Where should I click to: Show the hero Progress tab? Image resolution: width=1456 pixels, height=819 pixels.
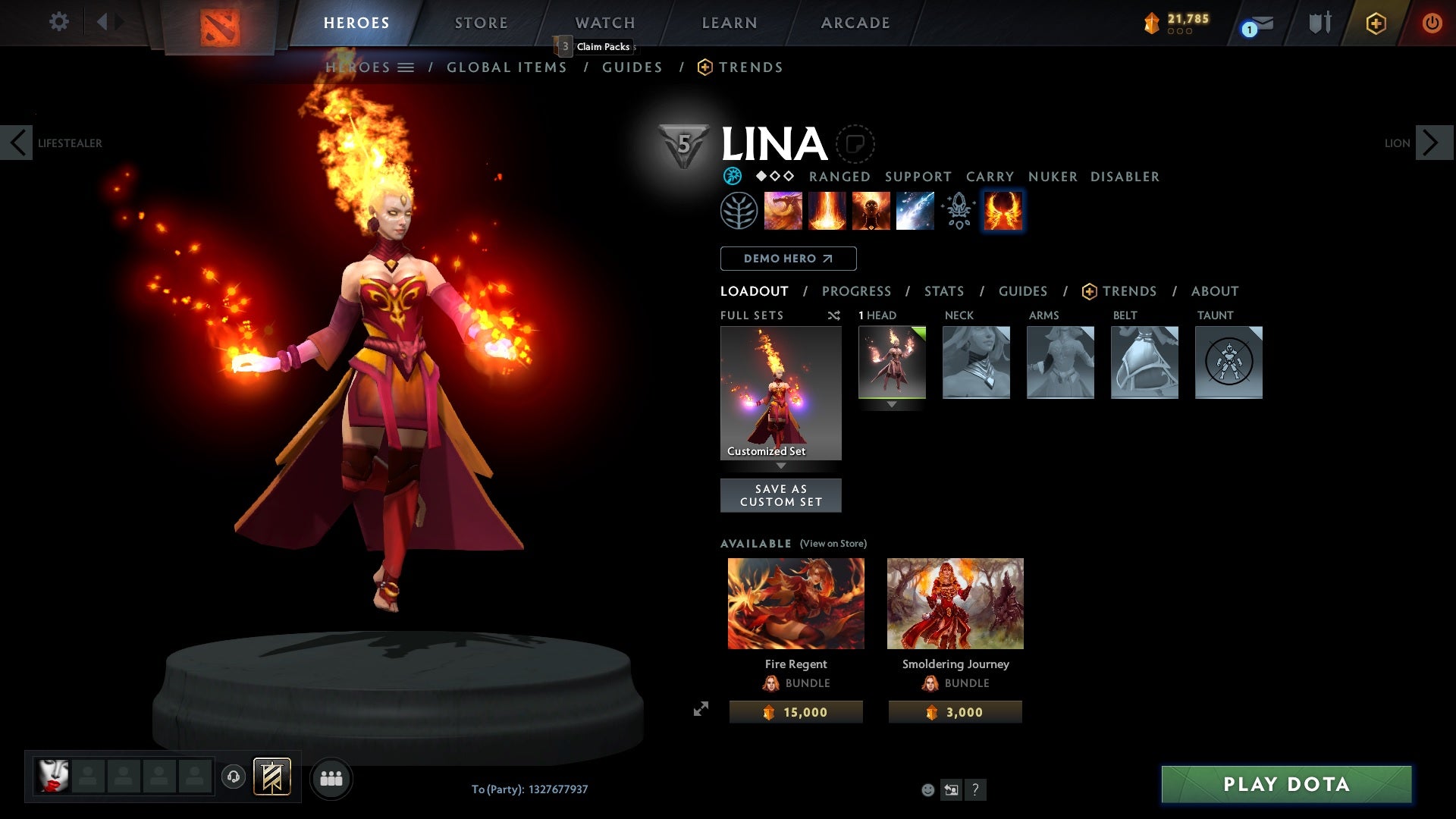(856, 291)
